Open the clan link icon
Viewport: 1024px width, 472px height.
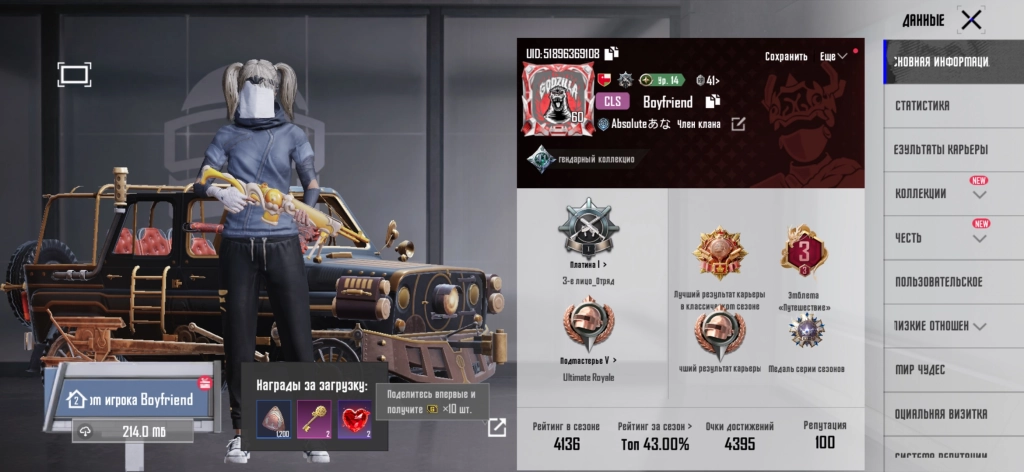pos(738,124)
